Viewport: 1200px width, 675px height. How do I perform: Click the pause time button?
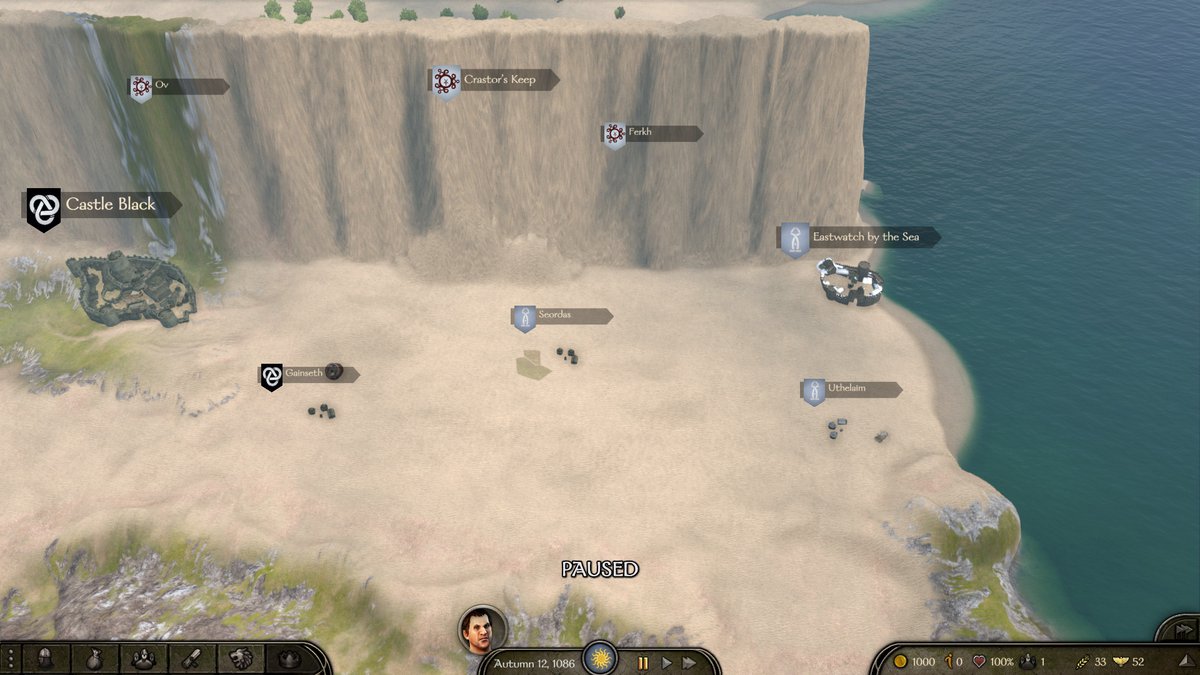[643, 662]
